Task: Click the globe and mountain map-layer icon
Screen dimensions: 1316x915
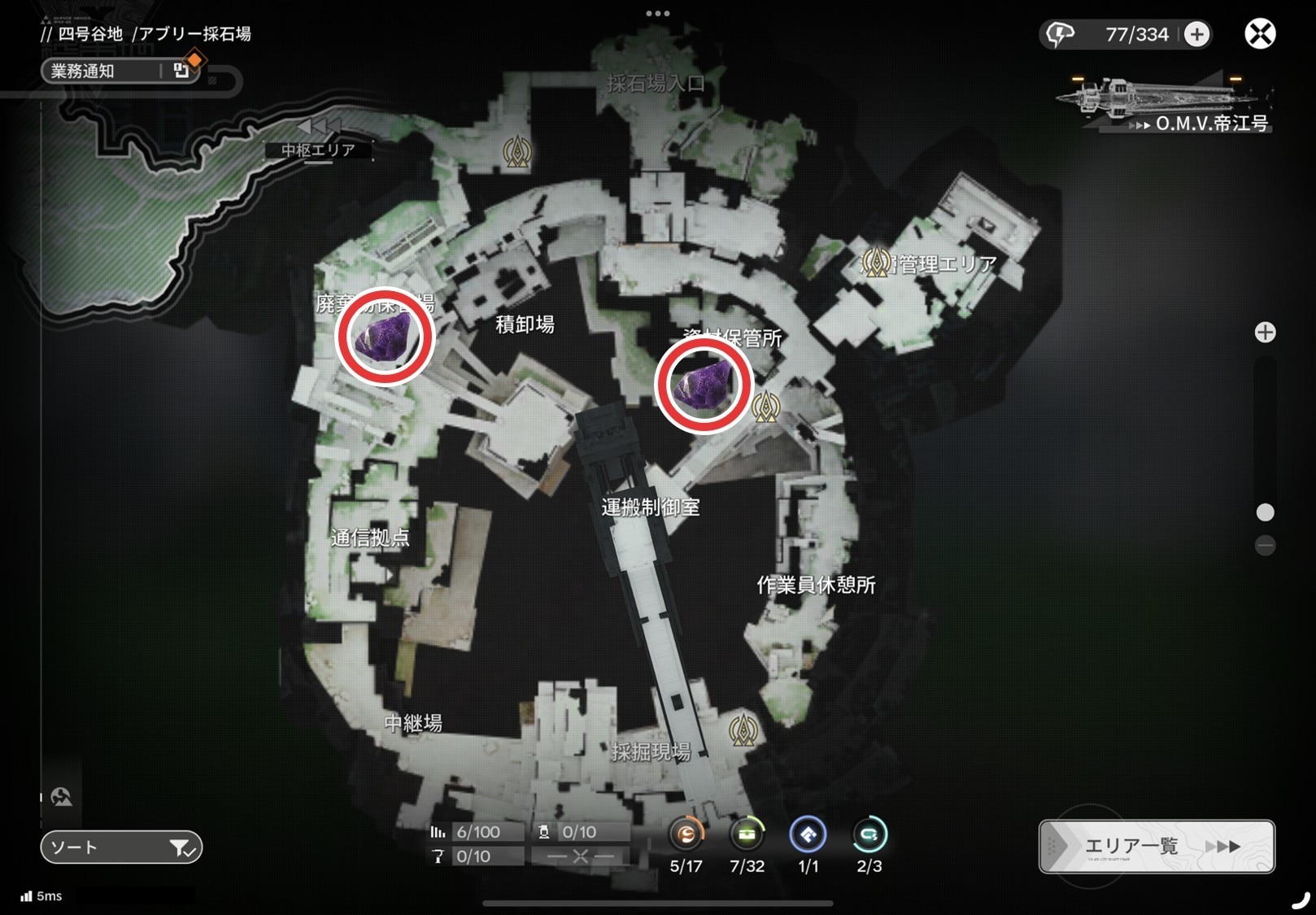Action: 61,796
